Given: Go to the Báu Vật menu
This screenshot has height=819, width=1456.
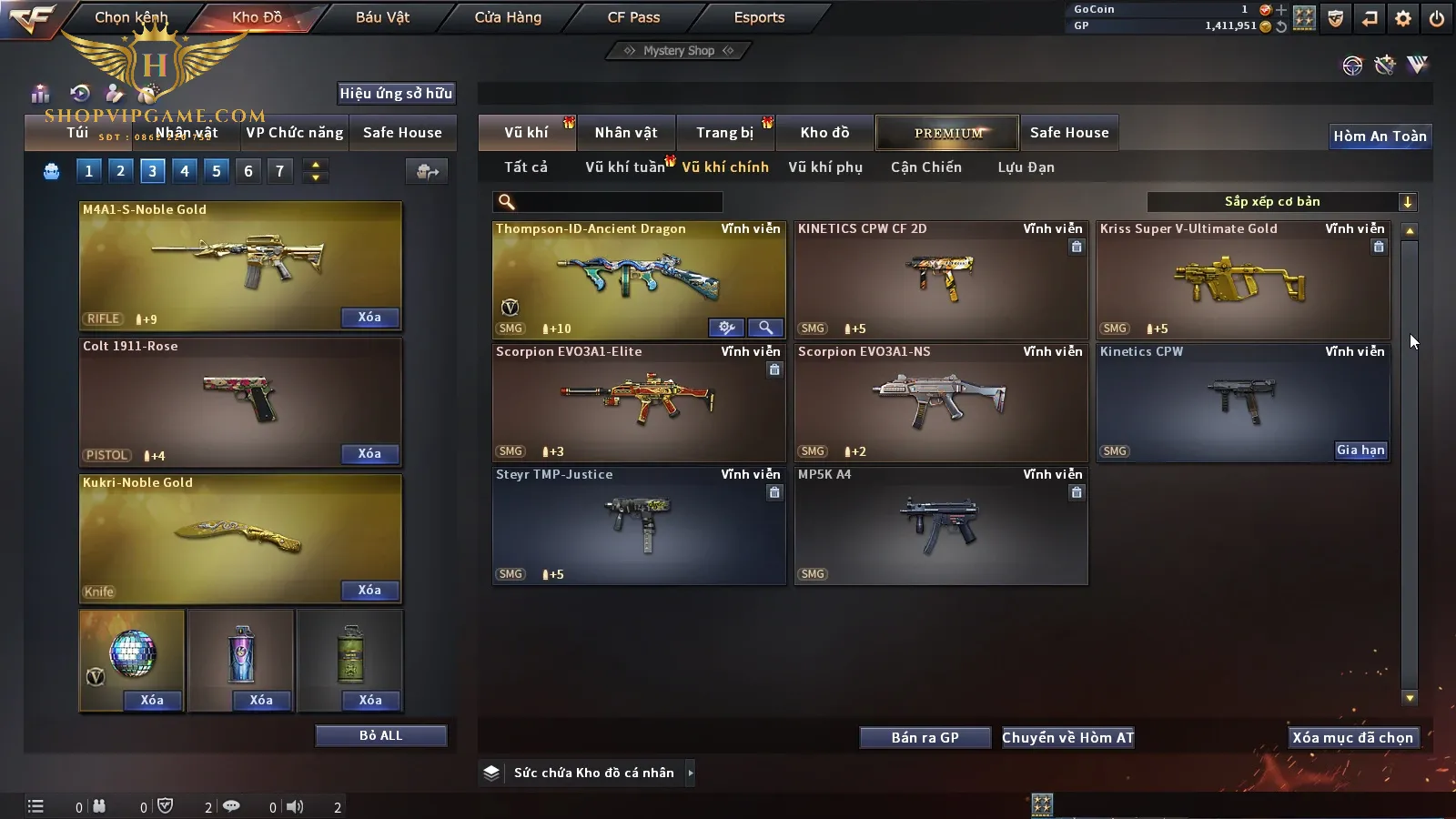Looking at the screenshot, I should pyautogui.click(x=382, y=17).
